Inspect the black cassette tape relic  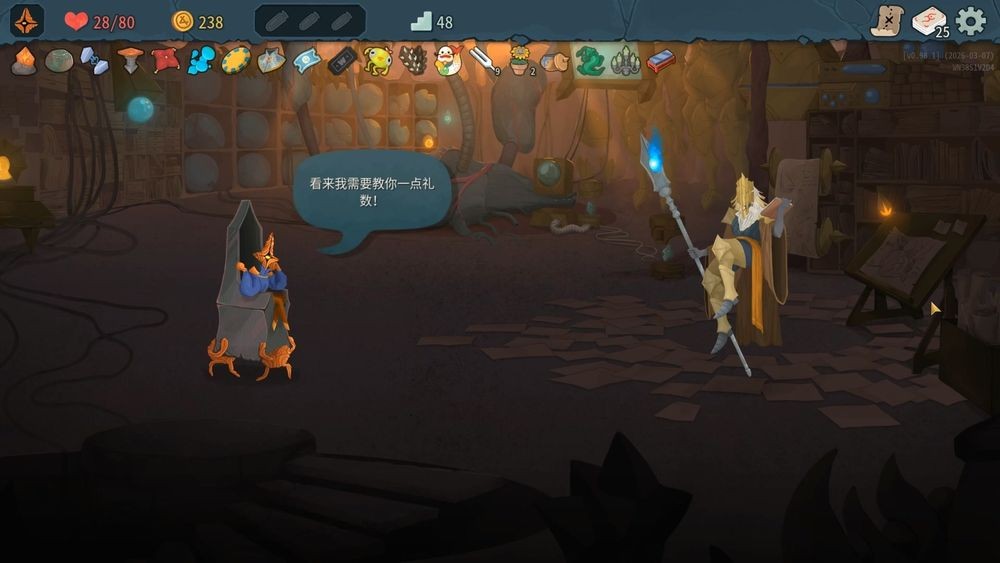tap(342, 61)
